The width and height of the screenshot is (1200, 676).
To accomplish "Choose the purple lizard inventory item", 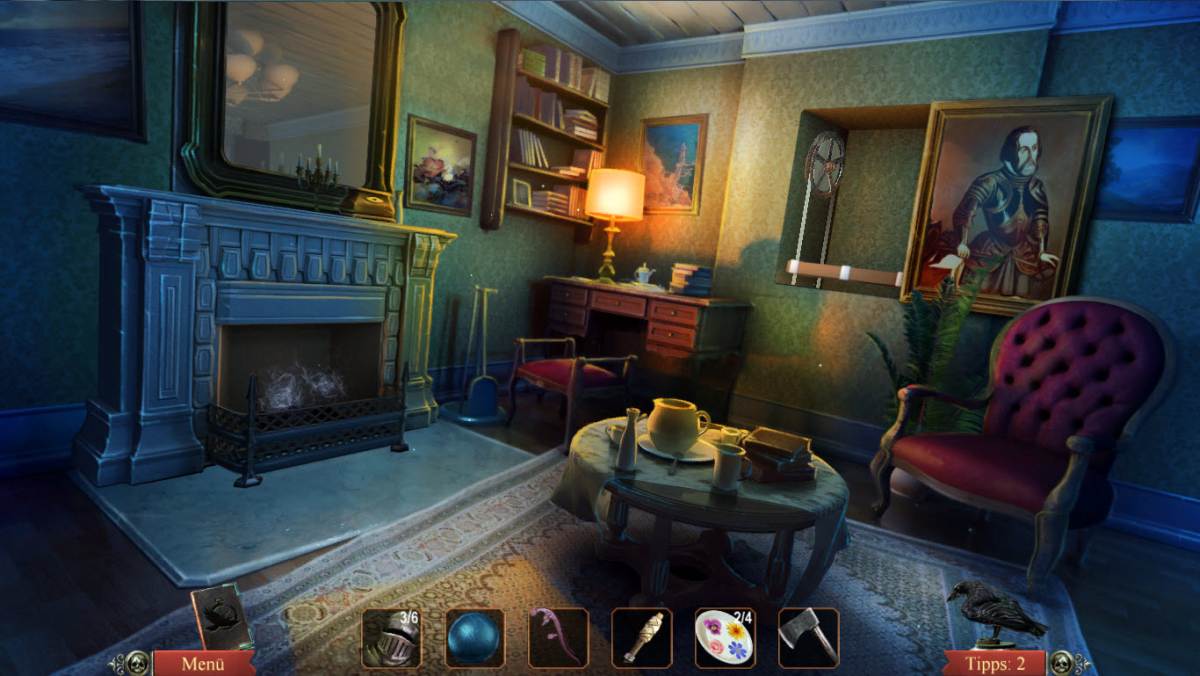I will pyautogui.click(x=557, y=638).
